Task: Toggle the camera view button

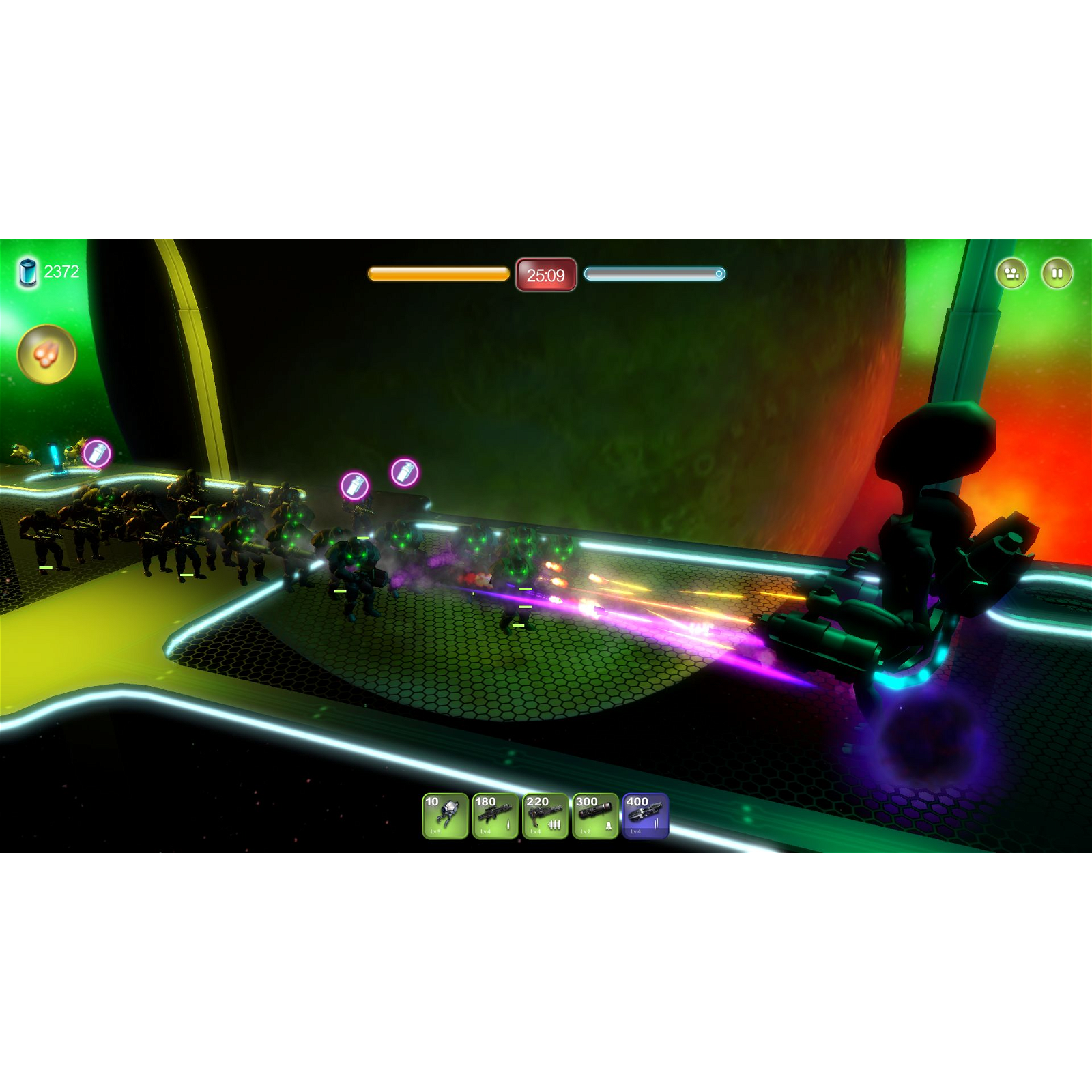Action: [1013, 272]
